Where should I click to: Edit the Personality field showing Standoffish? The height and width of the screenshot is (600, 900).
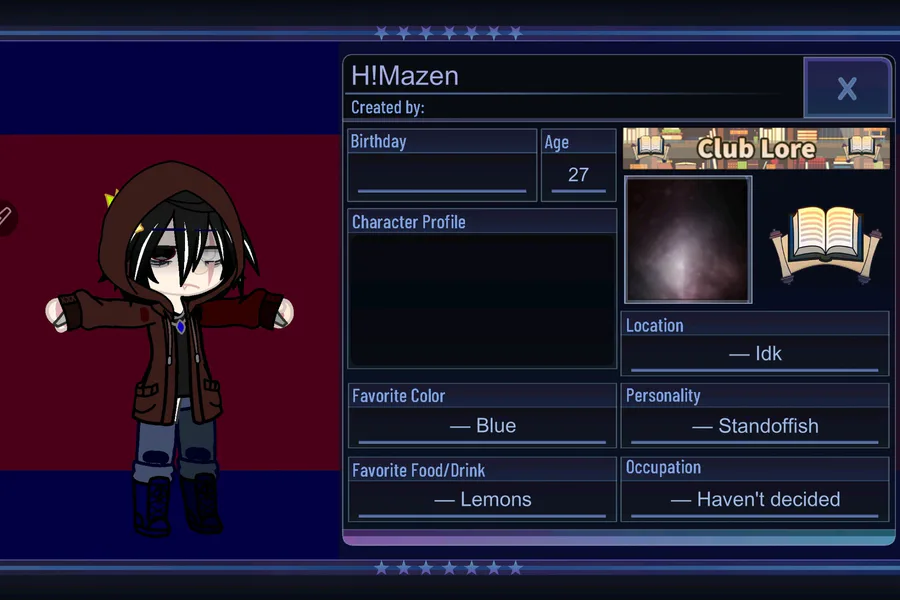point(754,426)
